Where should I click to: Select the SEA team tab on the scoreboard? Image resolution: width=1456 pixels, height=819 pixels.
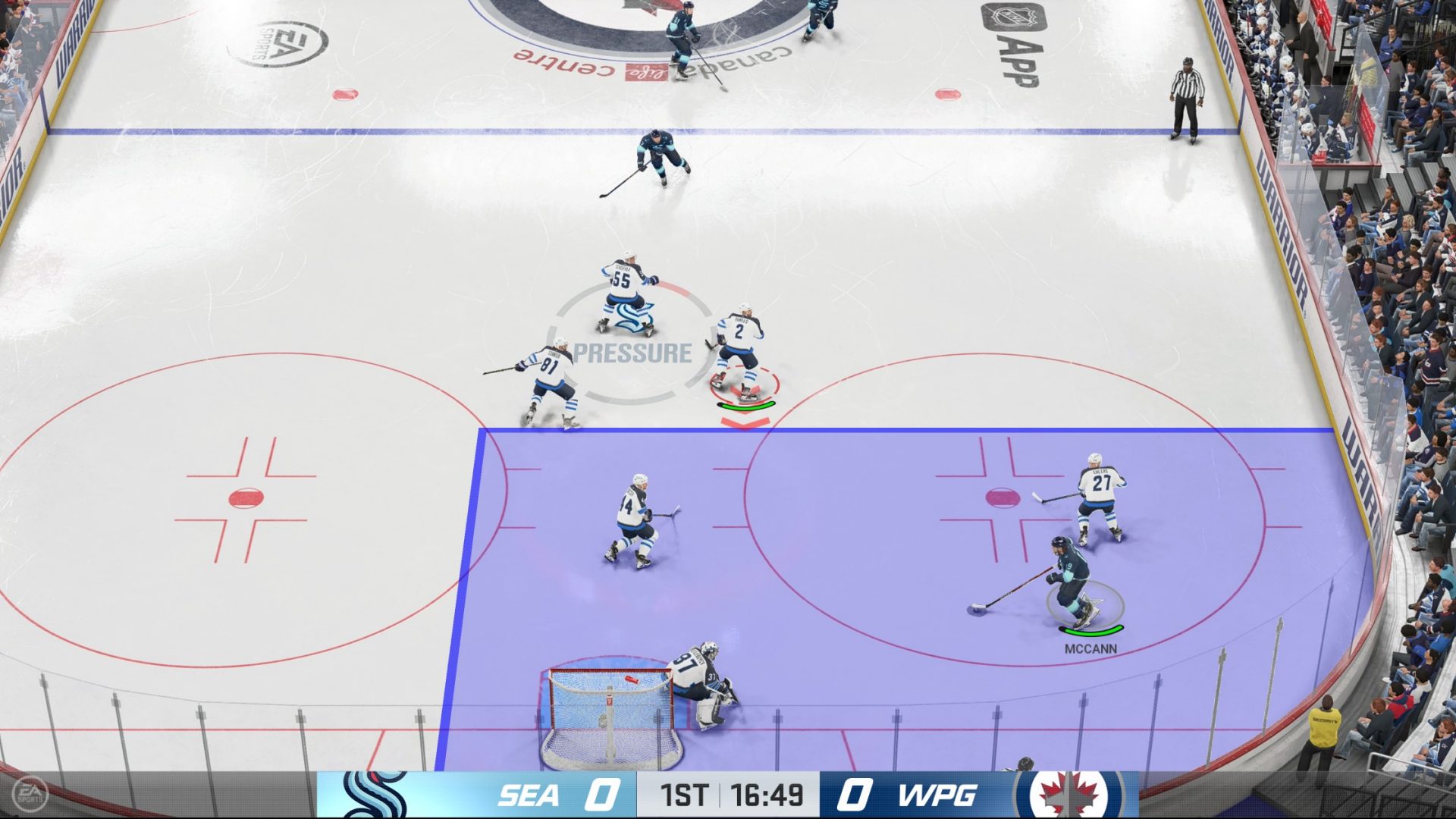pos(529,796)
